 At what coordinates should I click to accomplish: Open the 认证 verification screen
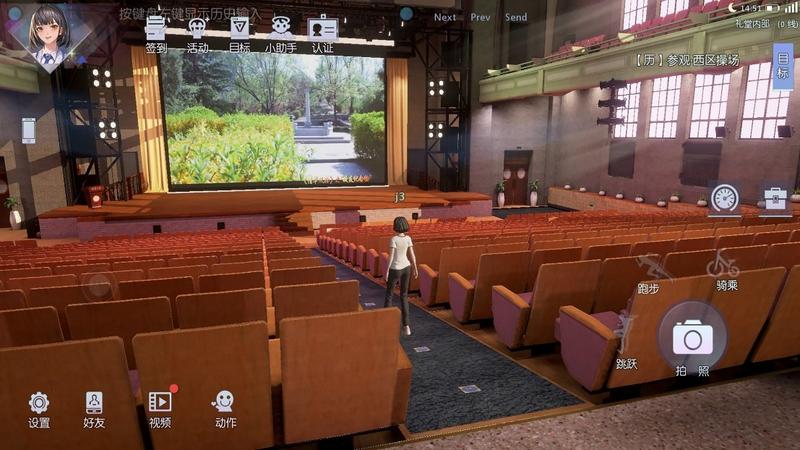tap(322, 32)
